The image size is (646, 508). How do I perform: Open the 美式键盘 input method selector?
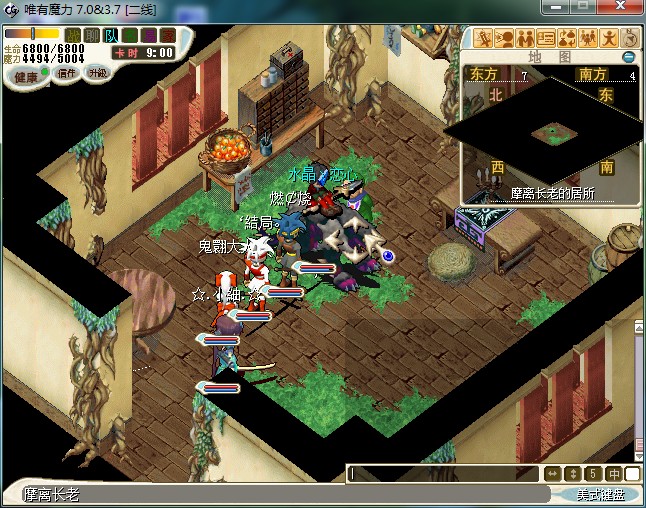[x=599, y=494]
